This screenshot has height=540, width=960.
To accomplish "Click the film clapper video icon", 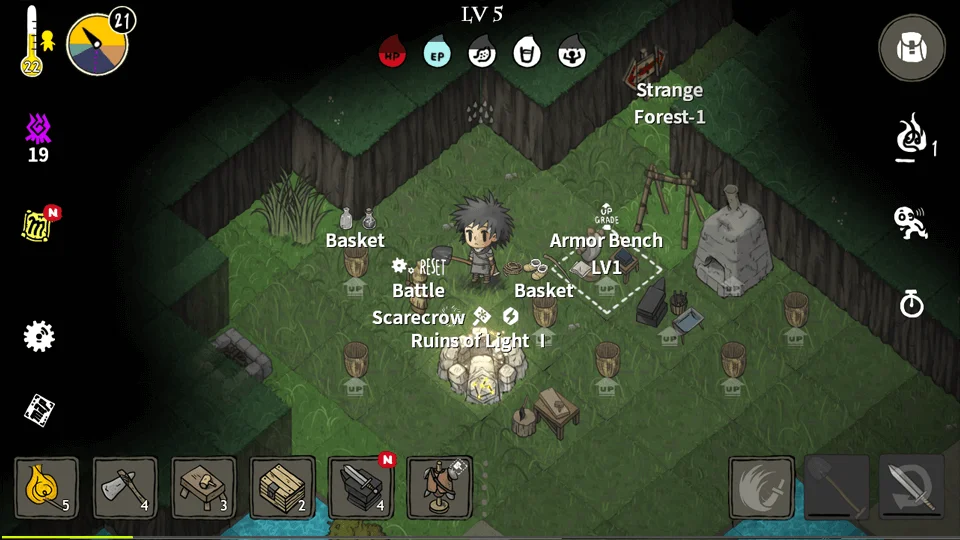I will tap(39, 408).
